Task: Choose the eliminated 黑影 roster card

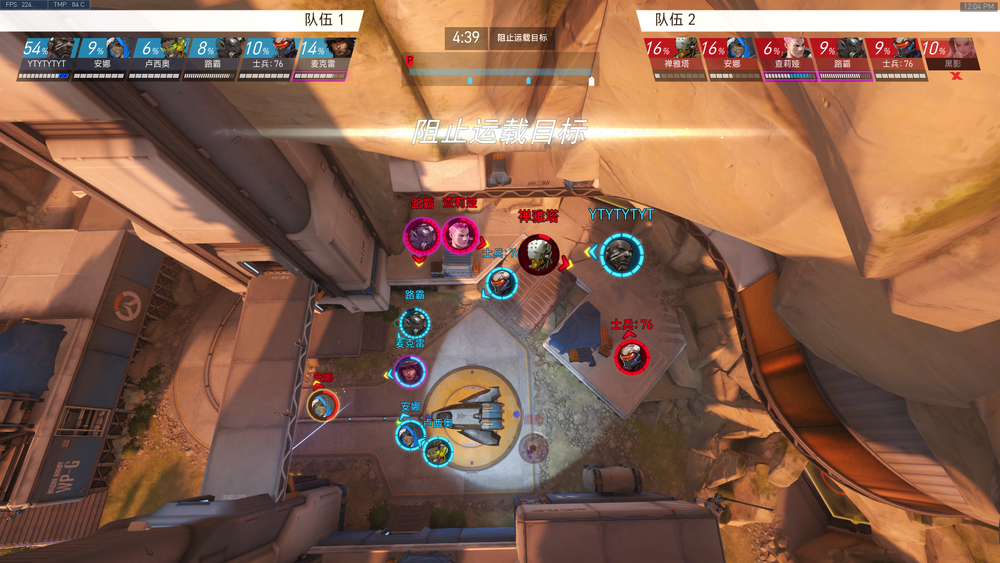Action: [945, 55]
